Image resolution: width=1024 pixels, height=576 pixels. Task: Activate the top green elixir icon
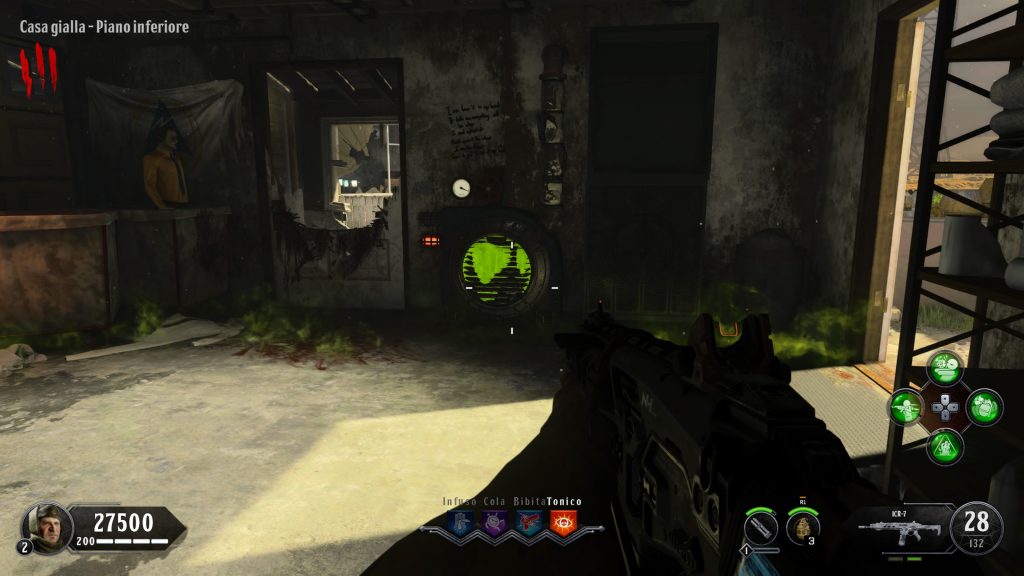(x=943, y=368)
